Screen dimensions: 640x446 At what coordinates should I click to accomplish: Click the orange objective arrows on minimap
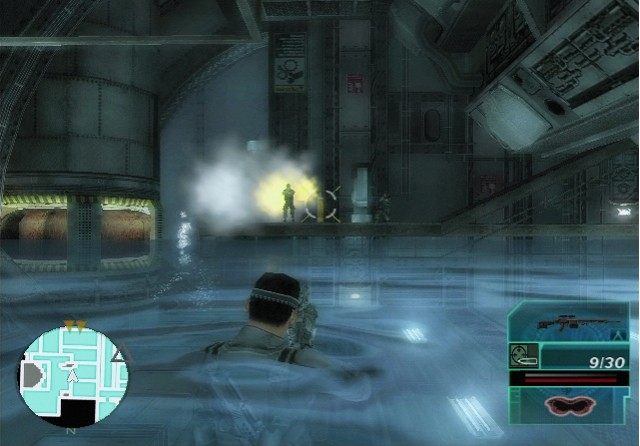(73, 325)
